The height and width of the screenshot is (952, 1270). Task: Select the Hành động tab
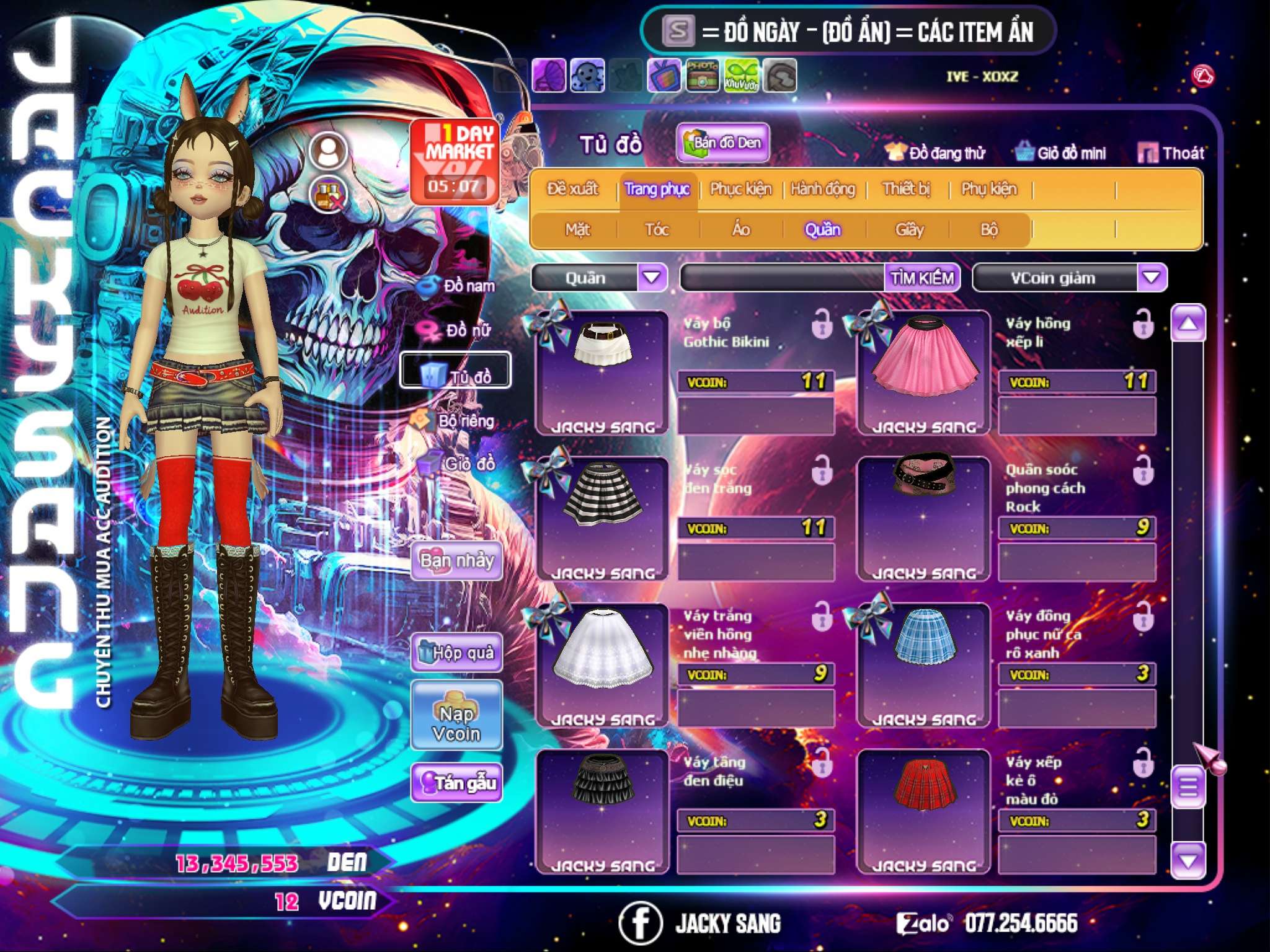coord(822,189)
